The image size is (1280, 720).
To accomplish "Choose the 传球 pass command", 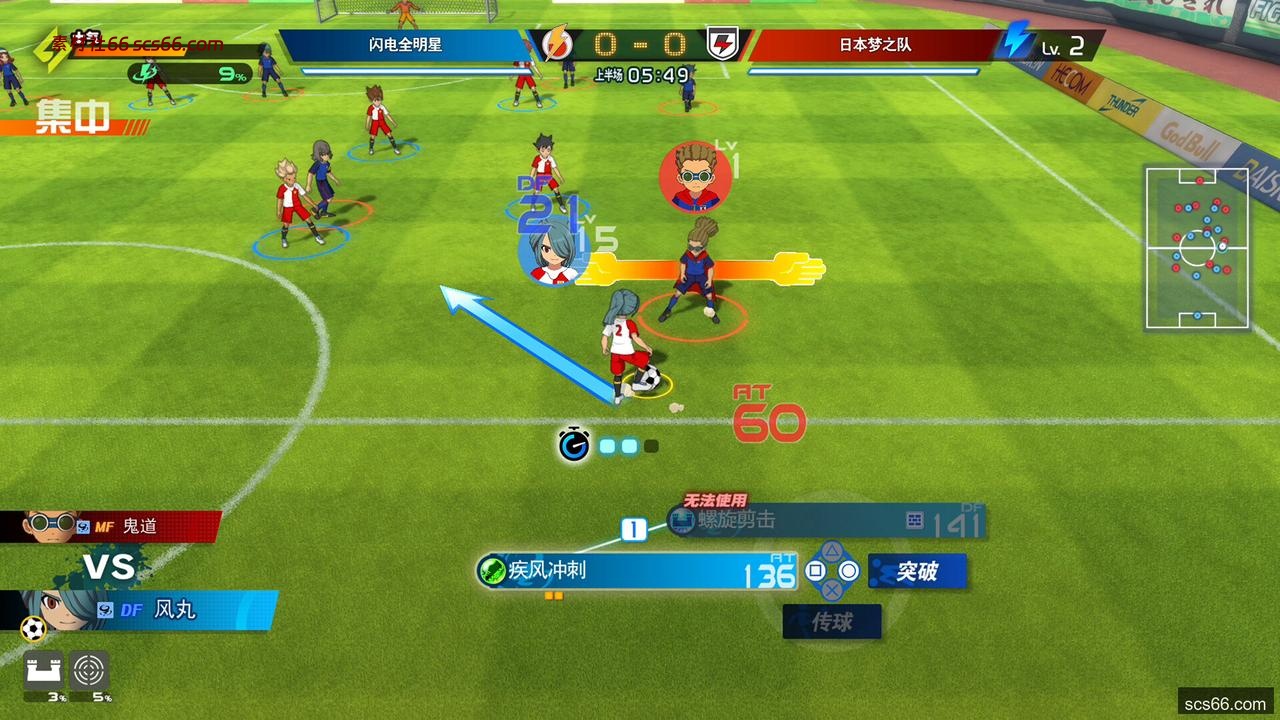I will point(832,622).
